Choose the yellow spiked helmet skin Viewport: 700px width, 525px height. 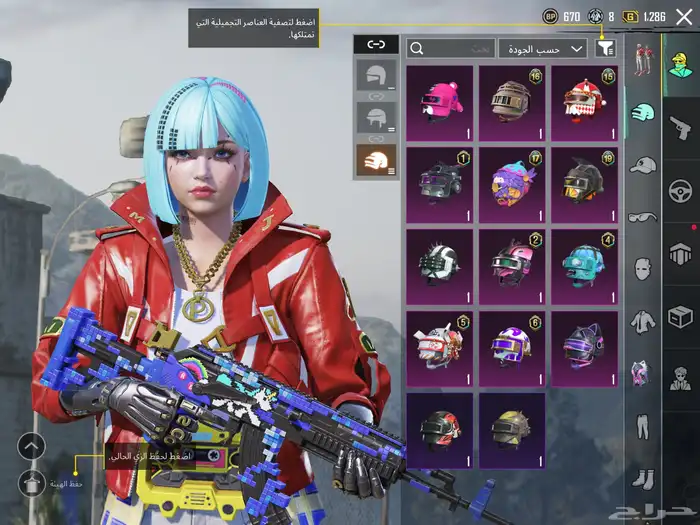tap(511, 427)
